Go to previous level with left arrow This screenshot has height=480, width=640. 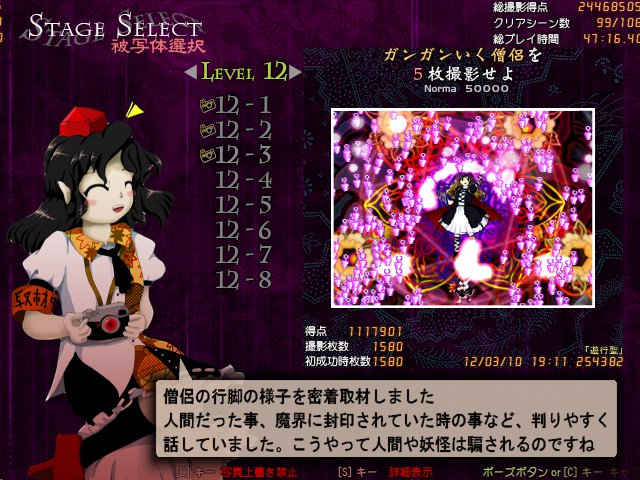tap(190, 73)
